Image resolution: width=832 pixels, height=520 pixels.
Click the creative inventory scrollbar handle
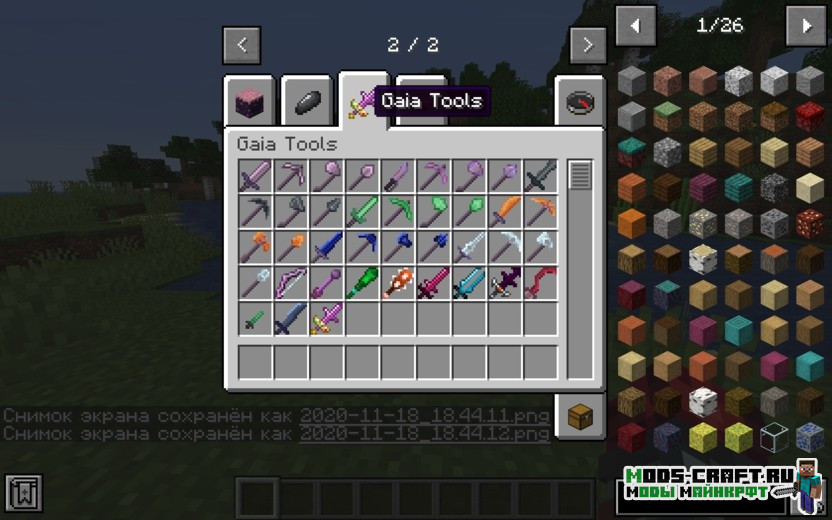coord(580,176)
